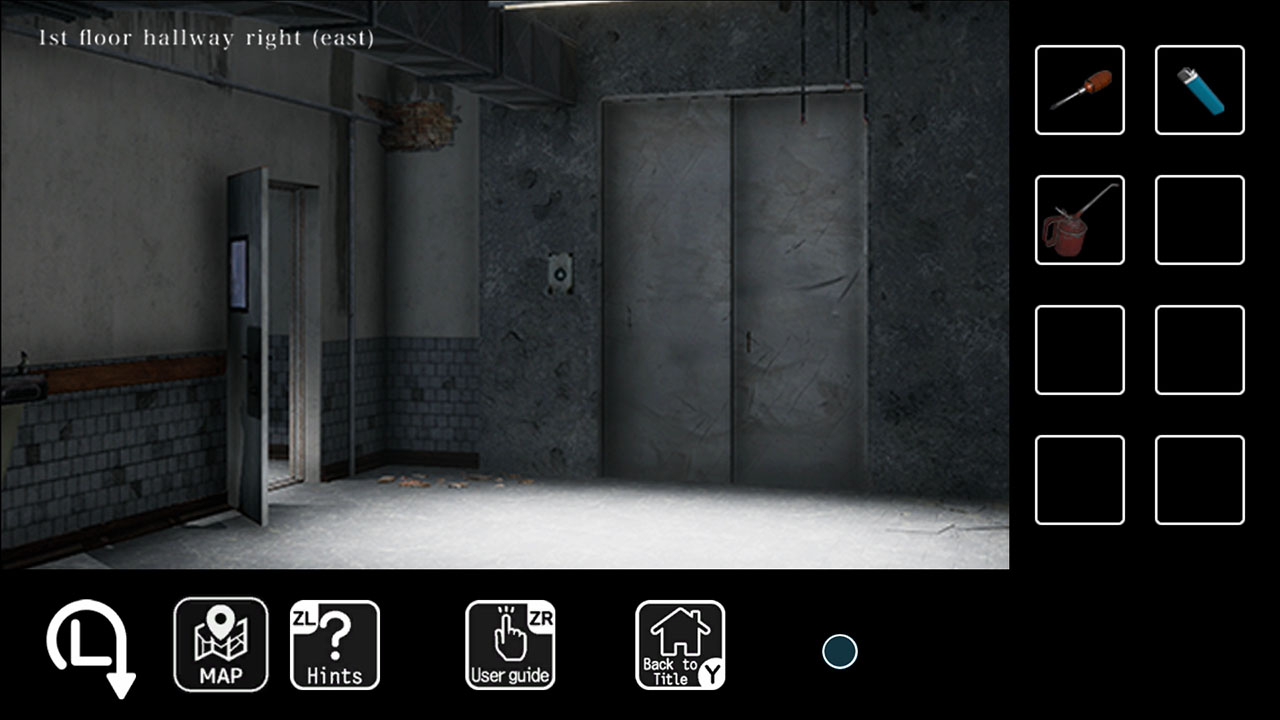Select the screwdriver in the inventory
The width and height of the screenshot is (1280, 720).
[x=1080, y=90]
